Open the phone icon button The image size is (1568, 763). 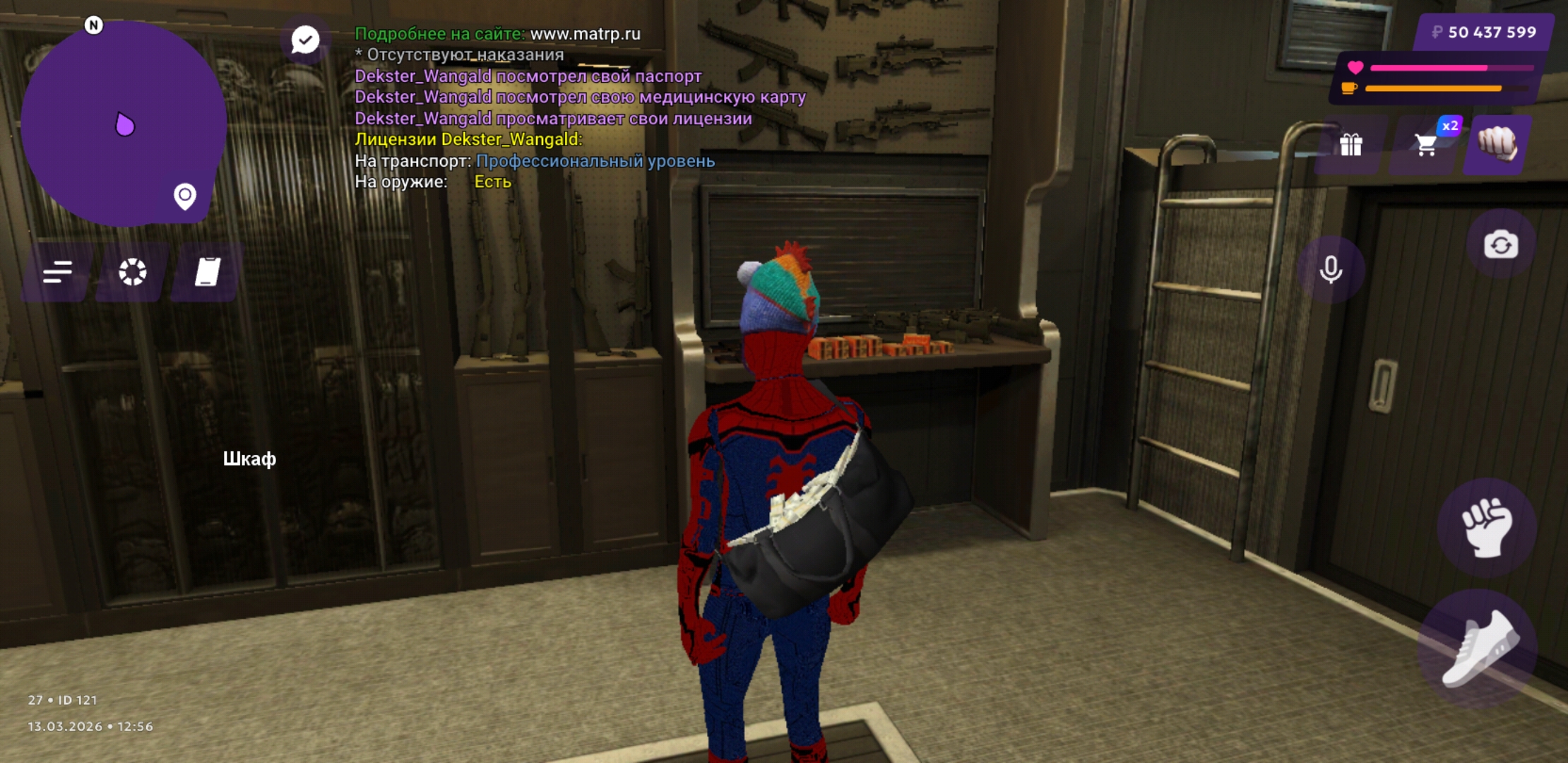pos(207,272)
